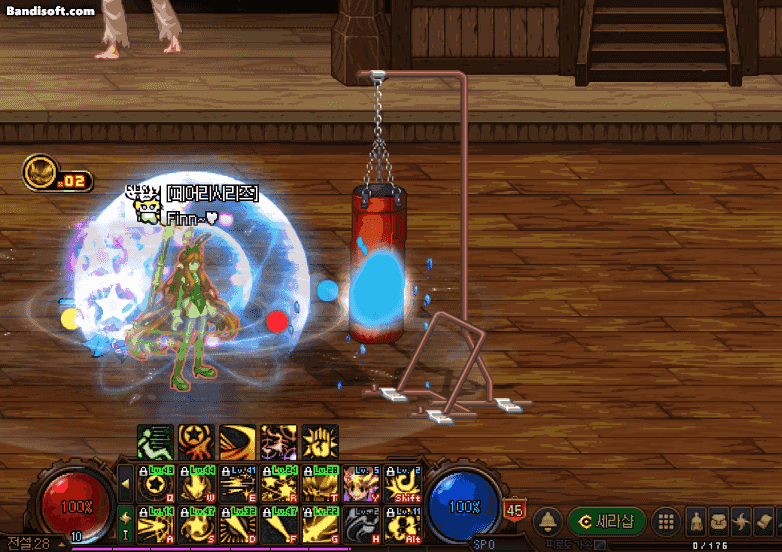Open the shuriken skill menu icon
Viewport: 782px width, 552px height.
(x=741, y=521)
